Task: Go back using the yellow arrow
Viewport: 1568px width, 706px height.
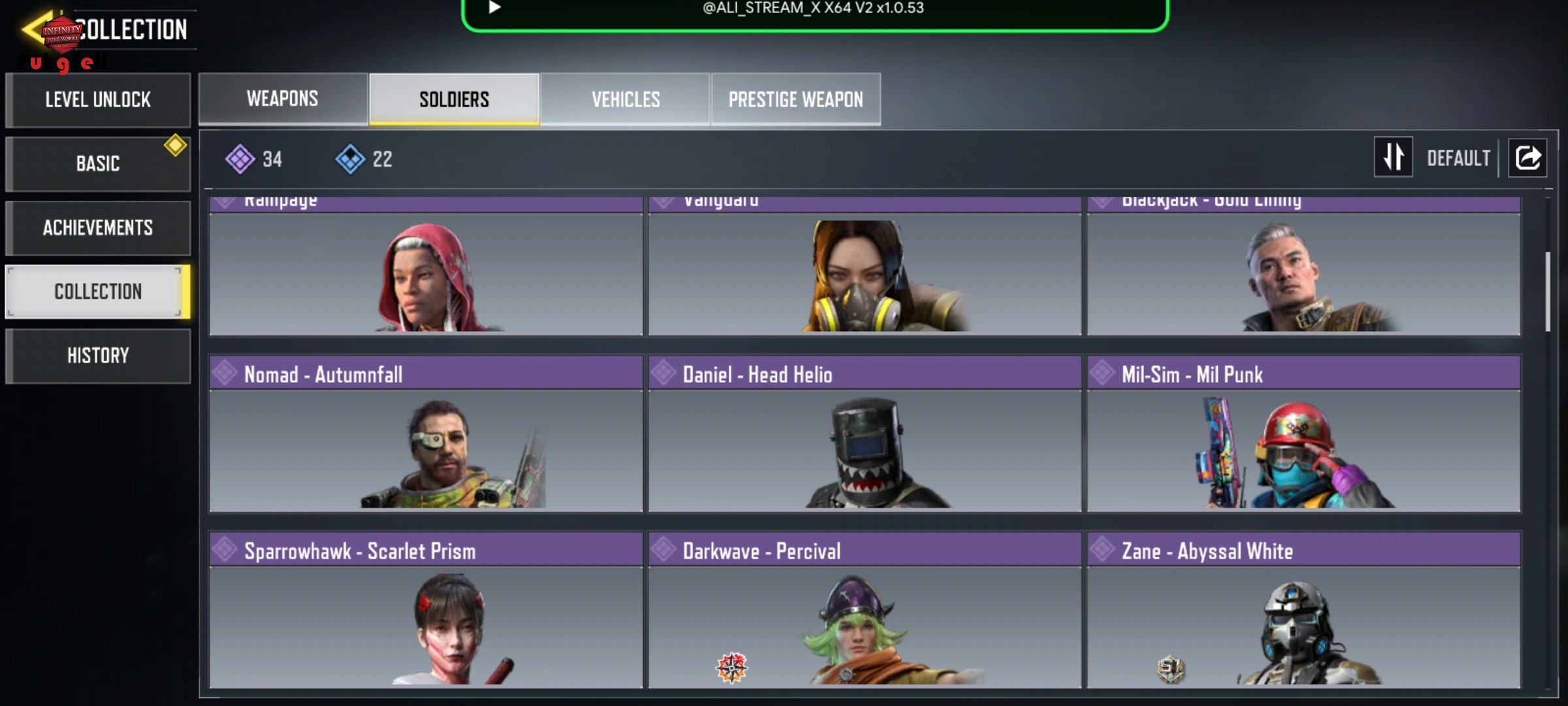Action: [x=34, y=29]
